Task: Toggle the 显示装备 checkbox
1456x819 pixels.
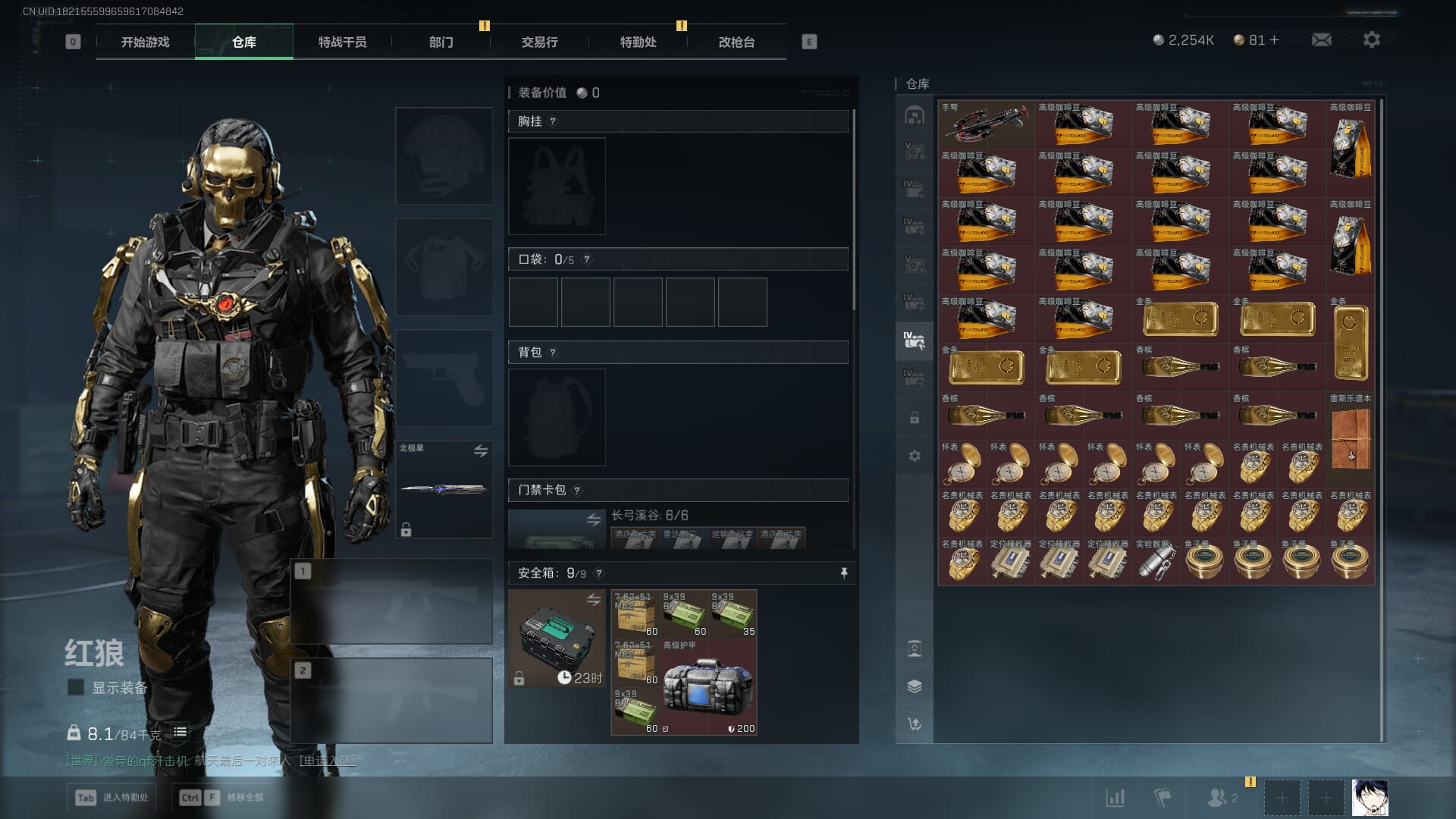Action: (76, 688)
